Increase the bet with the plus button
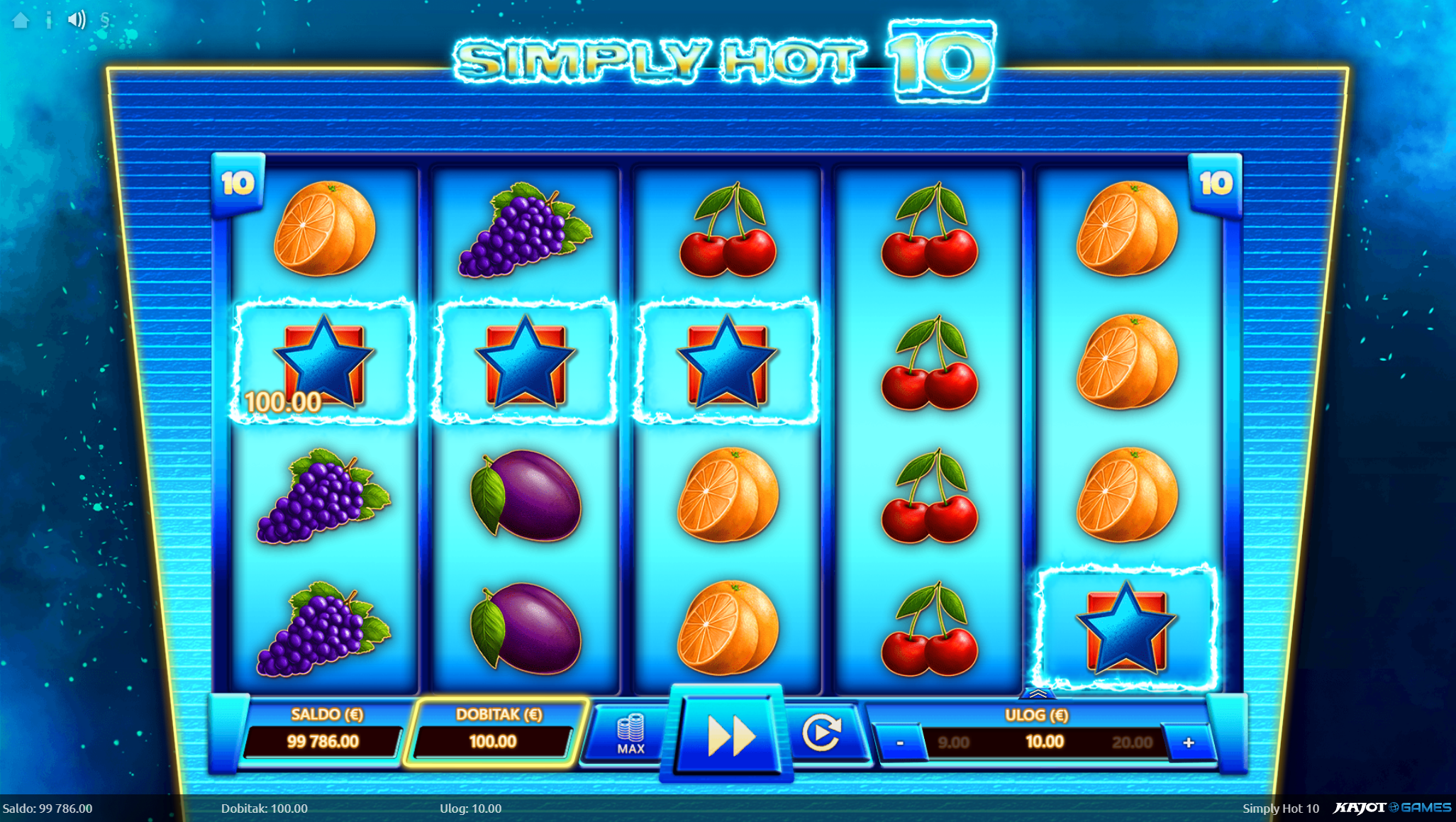The height and width of the screenshot is (822, 1456). tap(1189, 743)
